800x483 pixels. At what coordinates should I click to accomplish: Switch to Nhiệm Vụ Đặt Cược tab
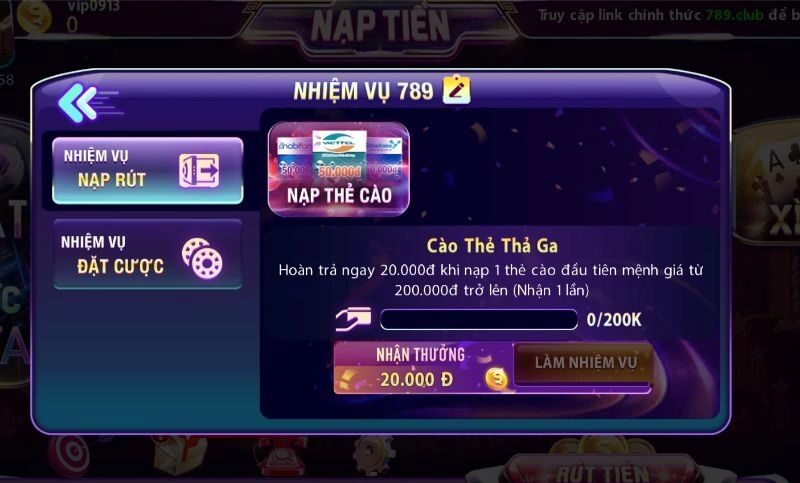(x=148, y=254)
